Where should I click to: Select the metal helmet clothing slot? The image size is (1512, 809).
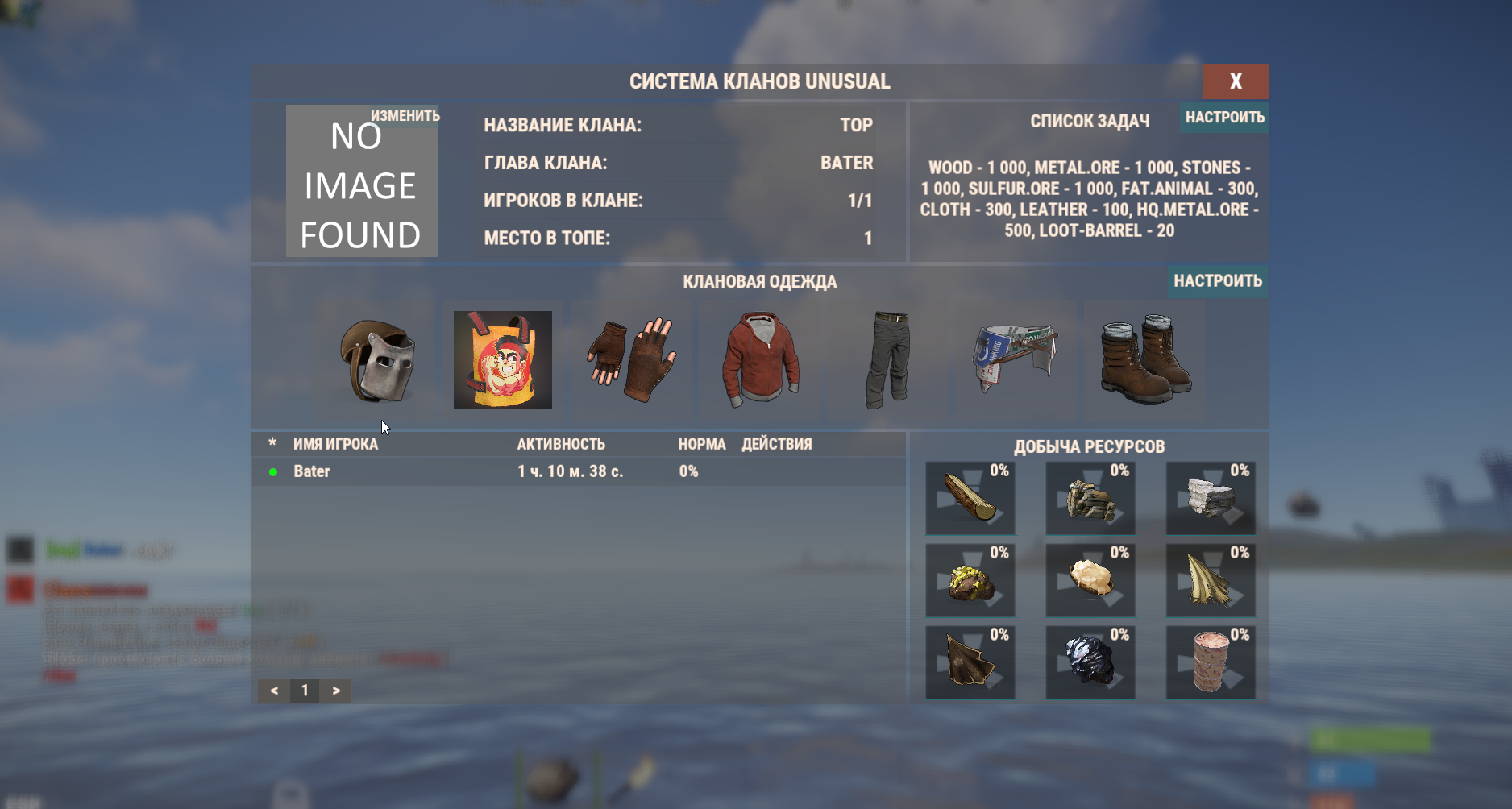(x=376, y=360)
